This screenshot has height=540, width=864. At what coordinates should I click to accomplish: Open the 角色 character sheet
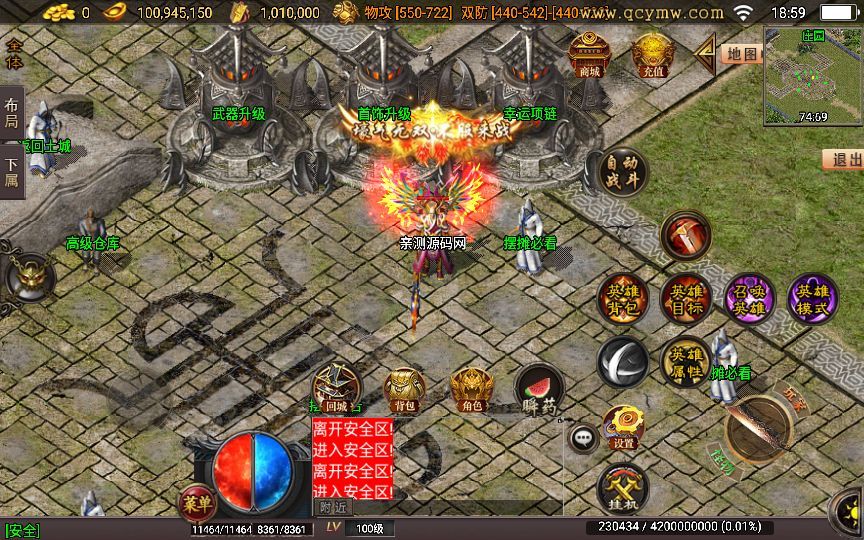tap(471, 389)
